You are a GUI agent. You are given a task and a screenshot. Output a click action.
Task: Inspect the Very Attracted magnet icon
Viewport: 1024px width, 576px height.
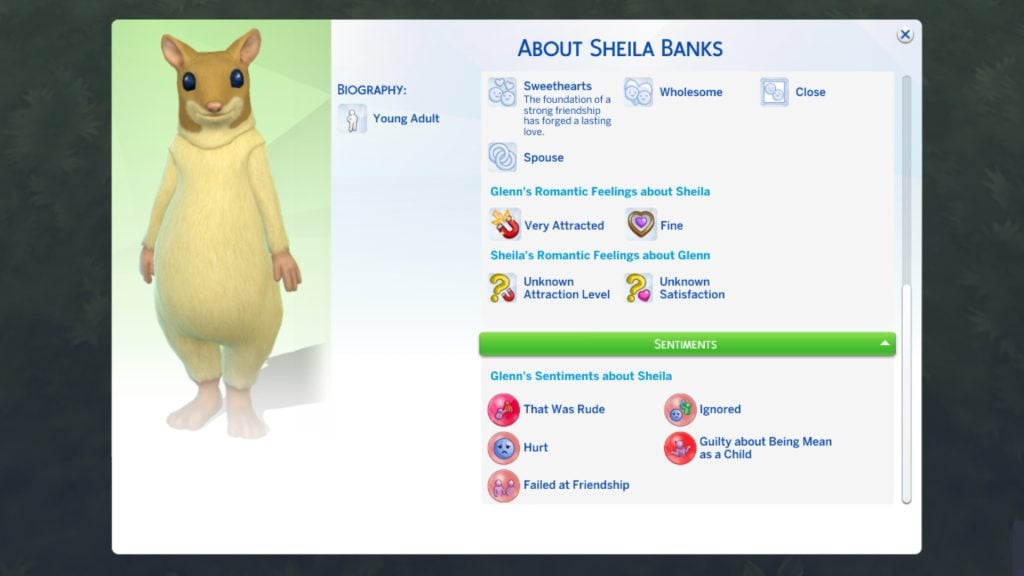click(505, 225)
